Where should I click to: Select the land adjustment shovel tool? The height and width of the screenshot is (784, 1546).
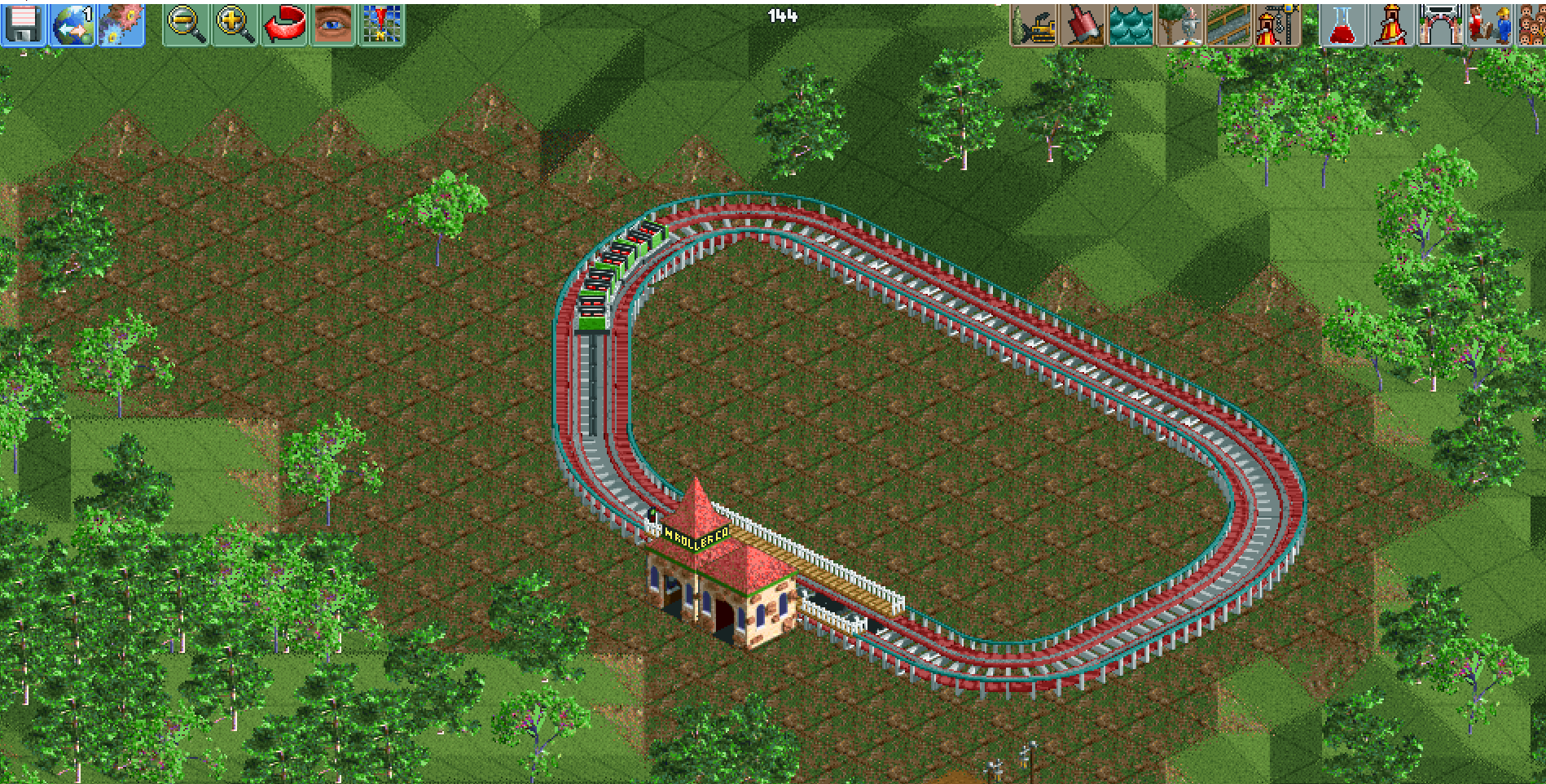(x=1082, y=24)
